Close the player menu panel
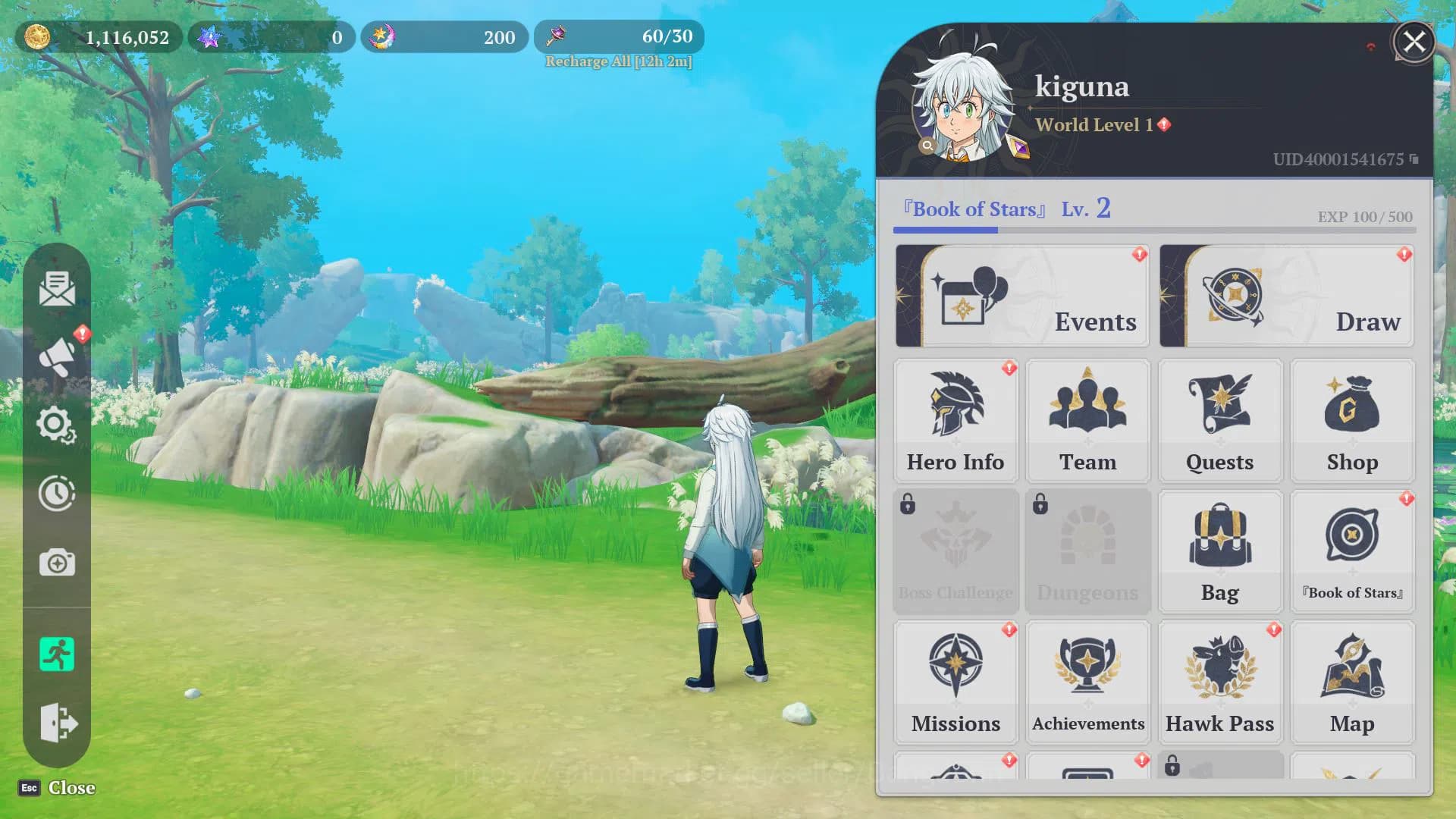Viewport: 1456px width, 819px height. pos(1414,42)
